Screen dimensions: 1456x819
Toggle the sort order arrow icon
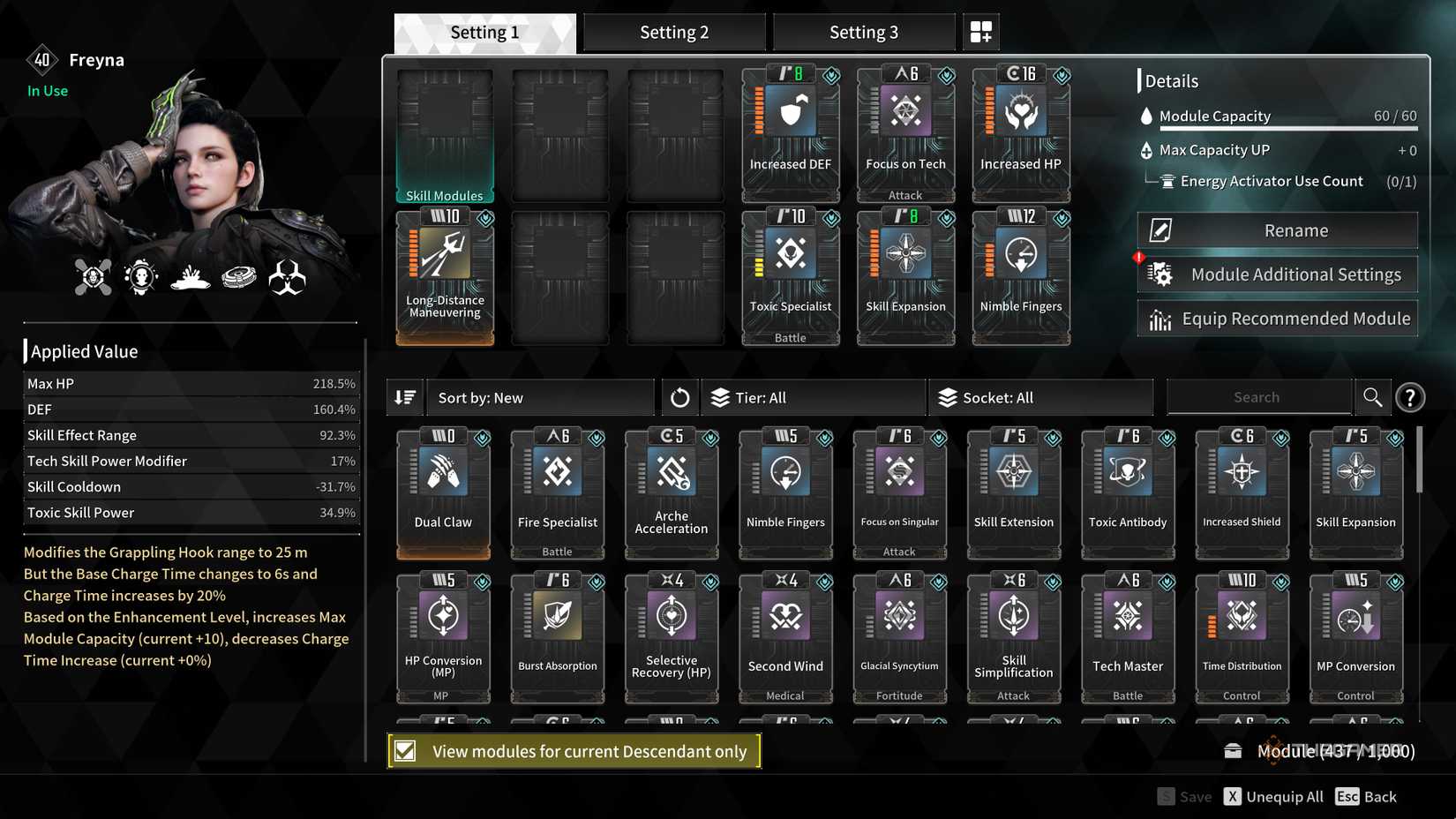pyautogui.click(x=405, y=397)
